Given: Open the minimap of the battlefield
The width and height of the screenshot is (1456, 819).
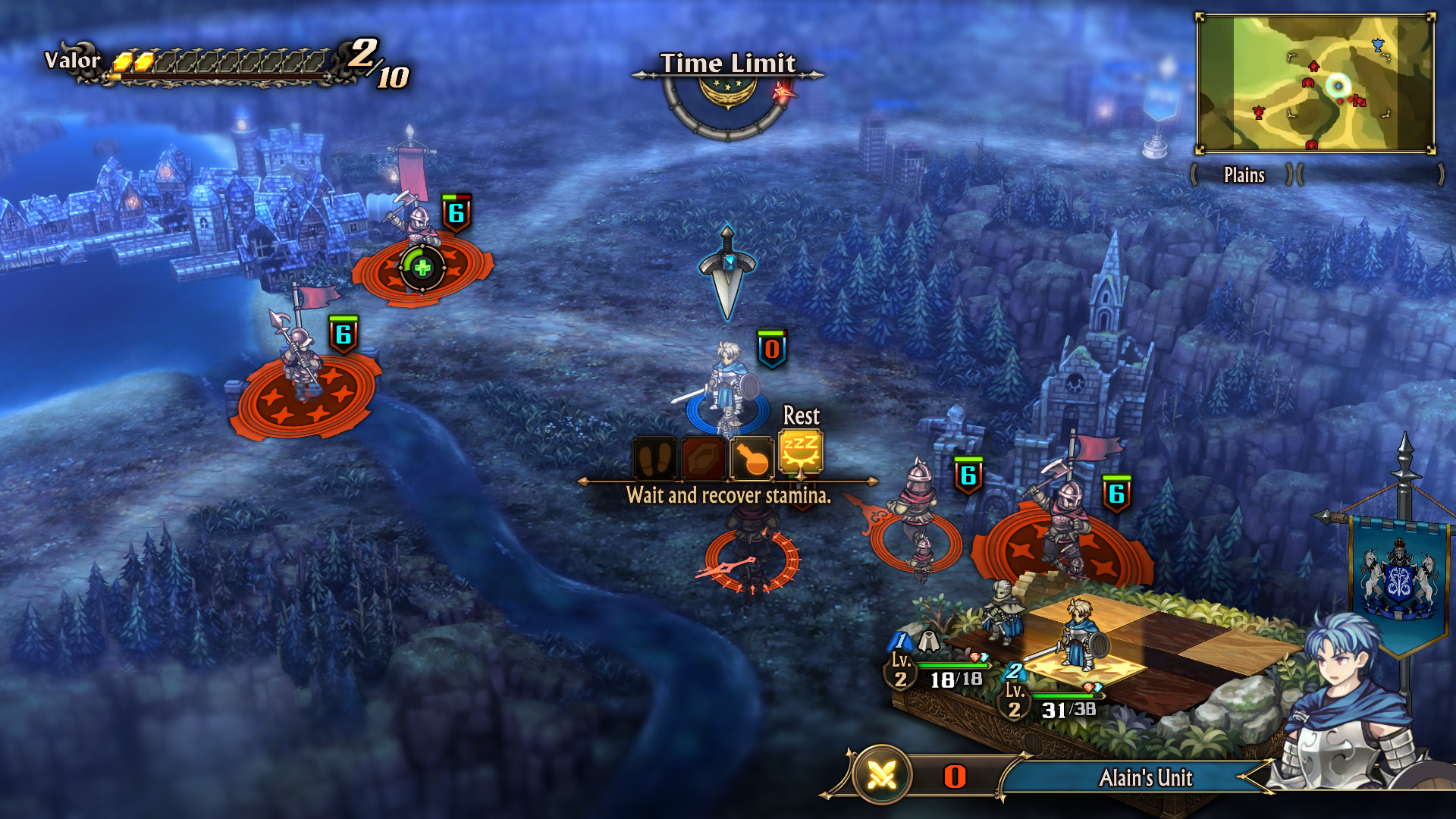Looking at the screenshot, I should pos(1315,83).
